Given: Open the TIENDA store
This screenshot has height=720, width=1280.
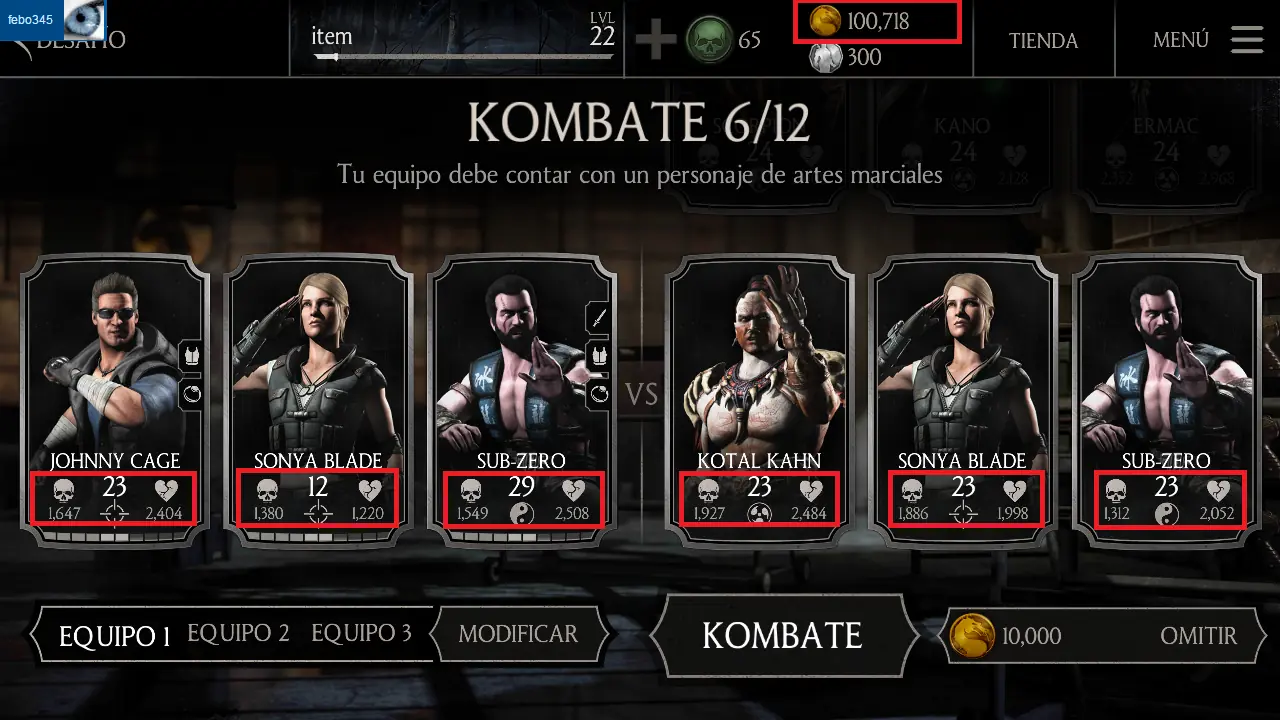Looking at the screenshot, I should click(1043, 41).
